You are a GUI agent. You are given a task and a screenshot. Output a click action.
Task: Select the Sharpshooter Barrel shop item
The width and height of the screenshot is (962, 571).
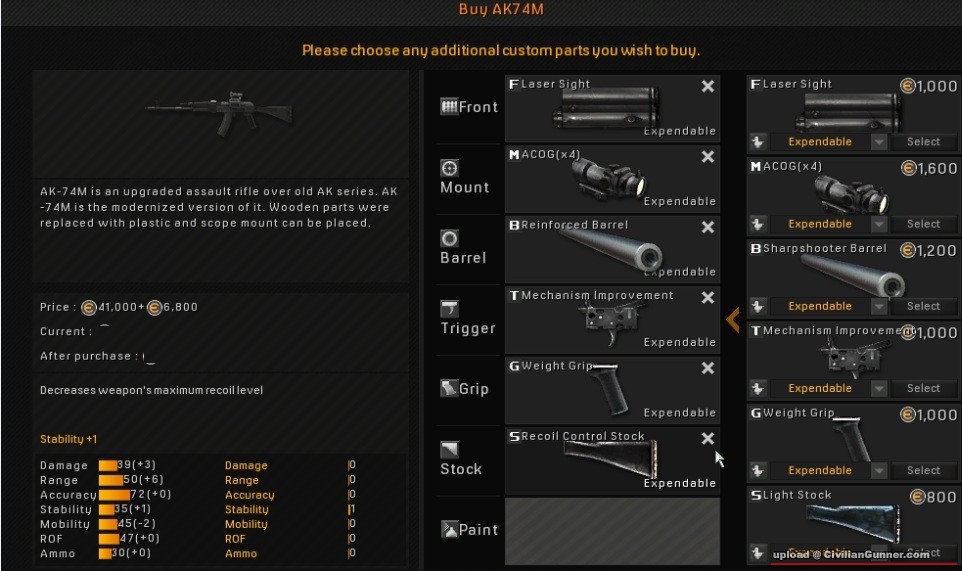pos(923,306)
